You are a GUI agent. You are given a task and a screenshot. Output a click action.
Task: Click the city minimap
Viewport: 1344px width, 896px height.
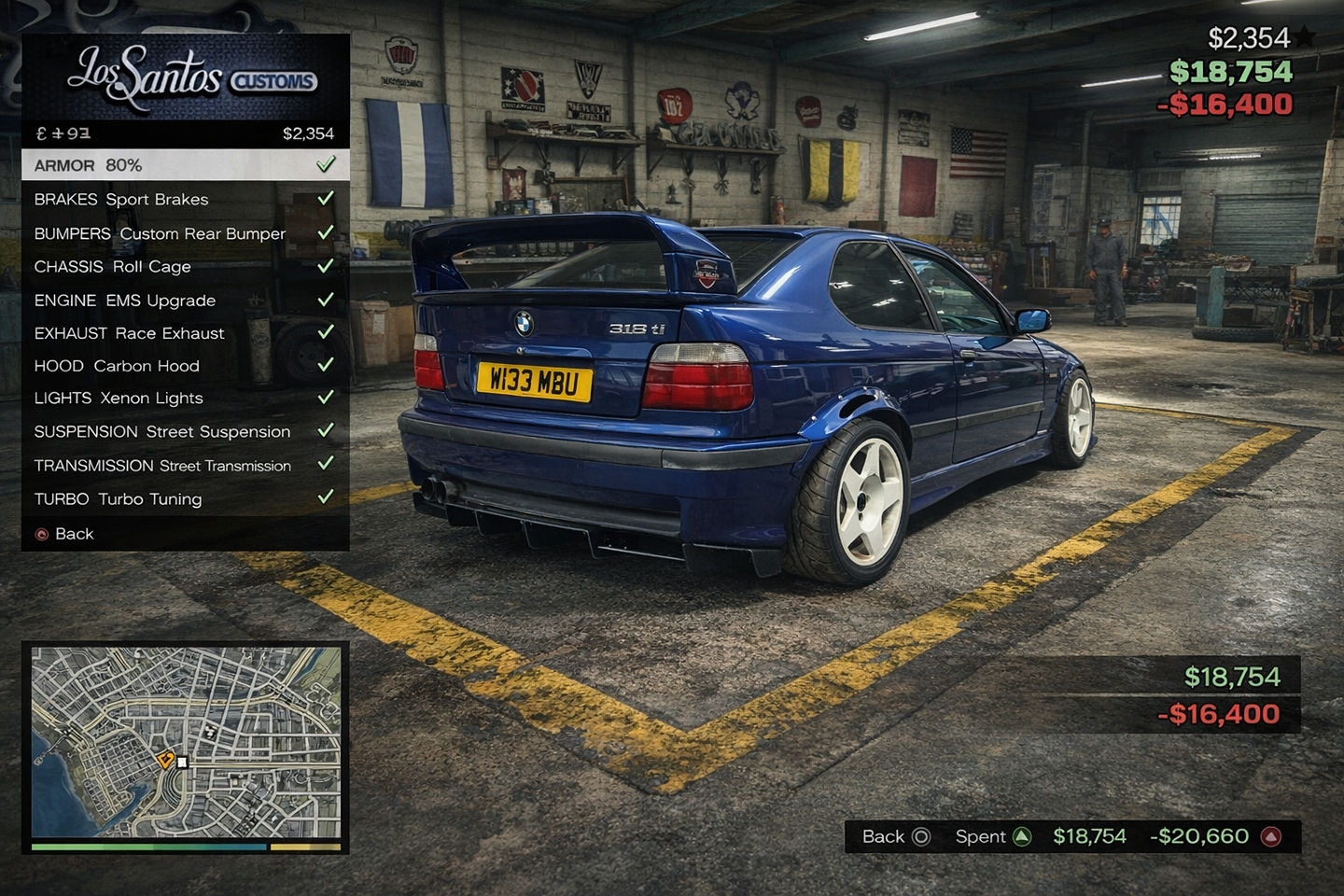click(x=186, y=742)
